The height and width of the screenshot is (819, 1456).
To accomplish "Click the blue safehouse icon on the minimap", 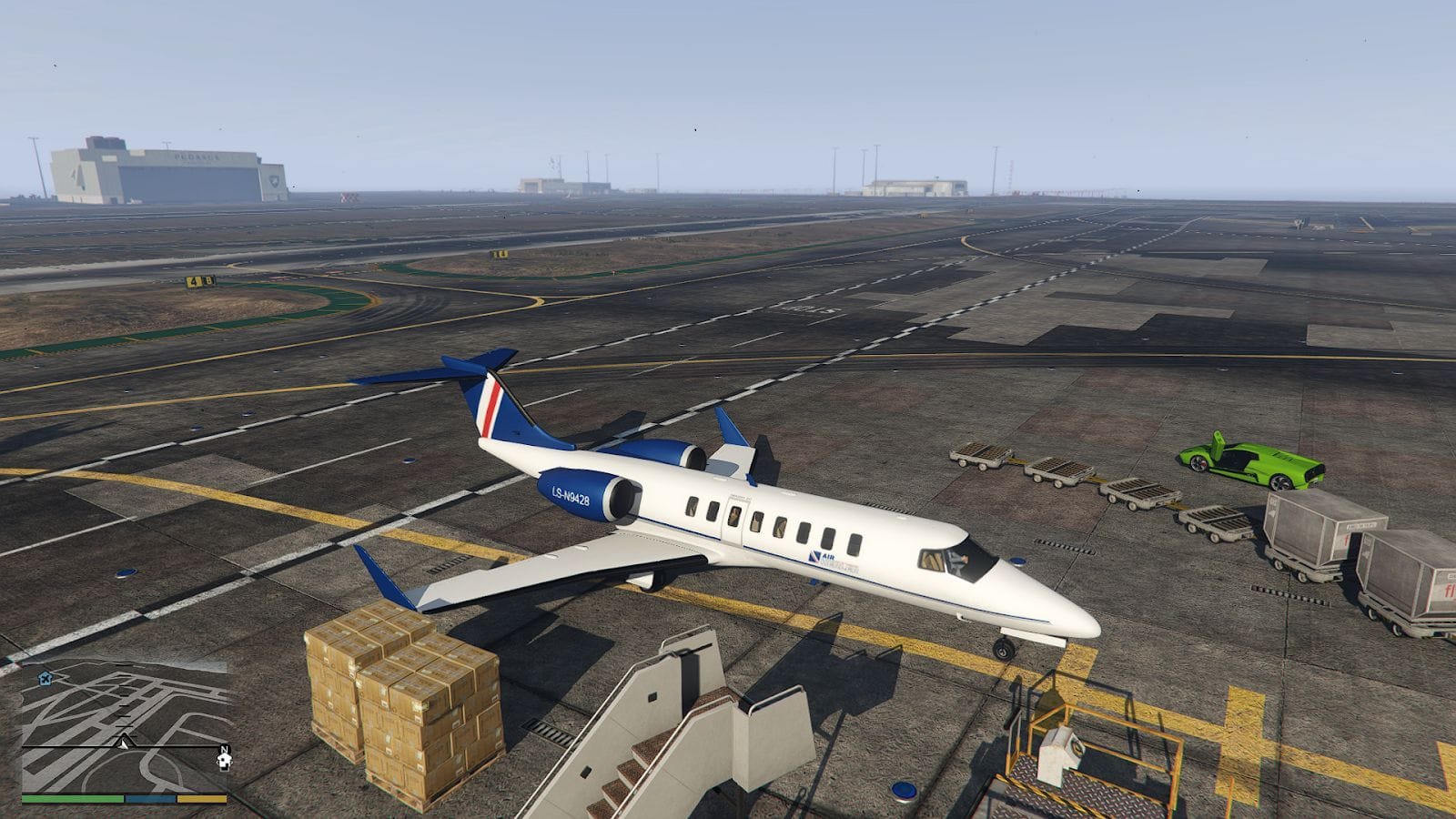I will tap(45, 679).
